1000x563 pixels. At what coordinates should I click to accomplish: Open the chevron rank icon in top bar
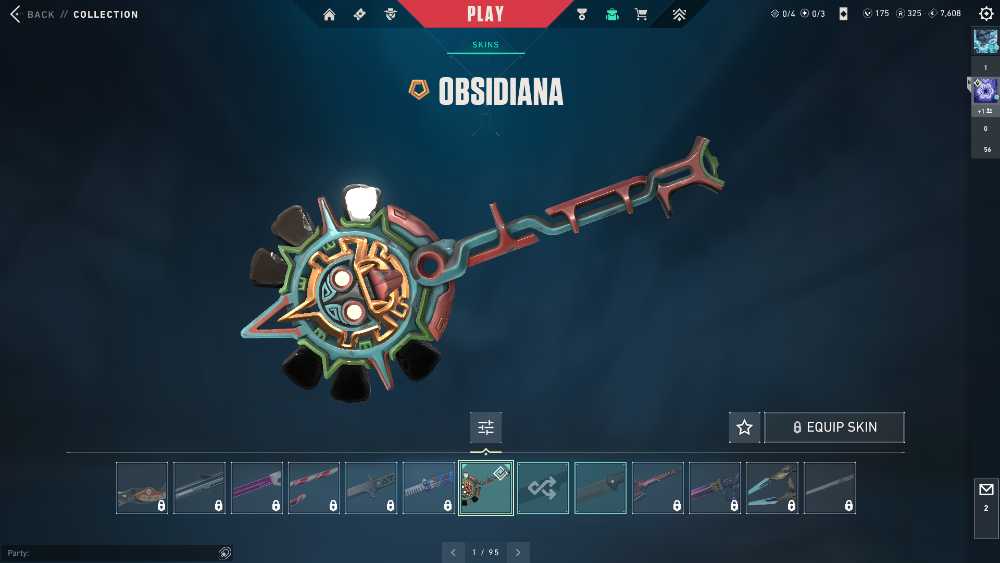[679, 15]
